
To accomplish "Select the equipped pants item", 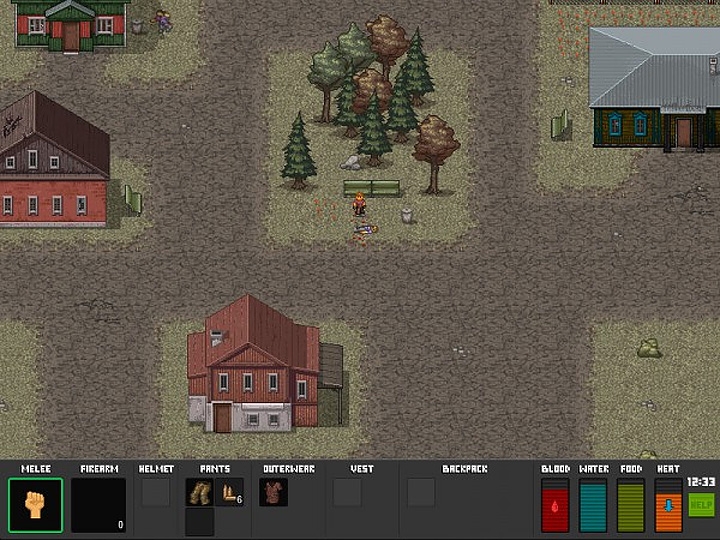I will point(199,492).
